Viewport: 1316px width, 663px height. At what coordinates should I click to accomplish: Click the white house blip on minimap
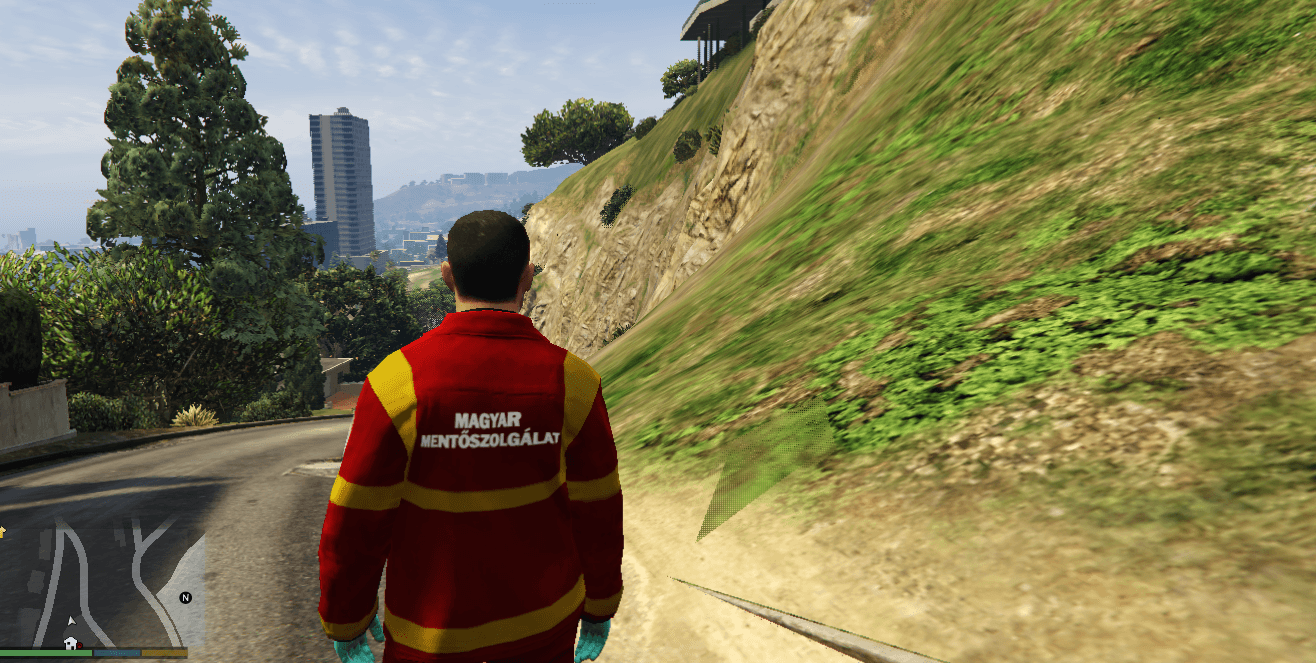[70, 642]
